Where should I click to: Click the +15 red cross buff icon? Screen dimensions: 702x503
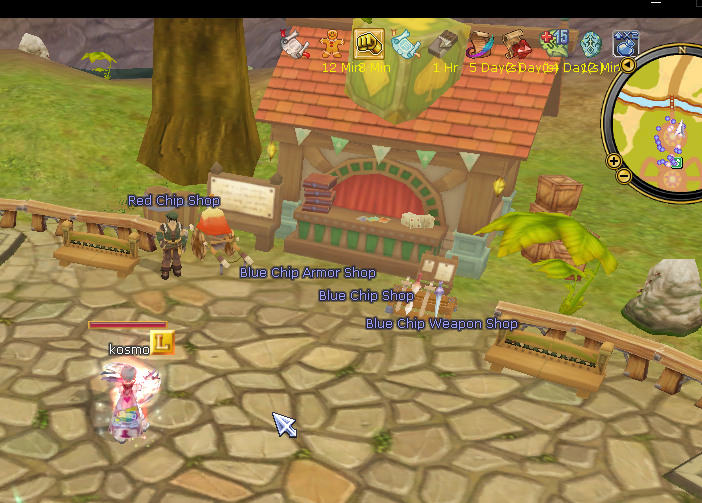pos(554,44)
